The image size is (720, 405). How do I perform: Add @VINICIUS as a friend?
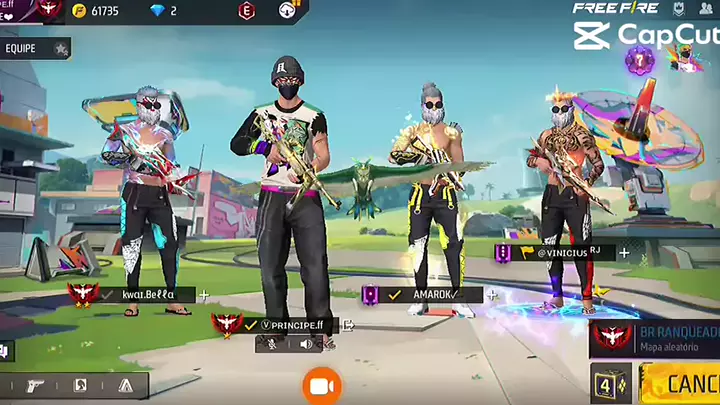pyautogui.click(x=625, y=253)
